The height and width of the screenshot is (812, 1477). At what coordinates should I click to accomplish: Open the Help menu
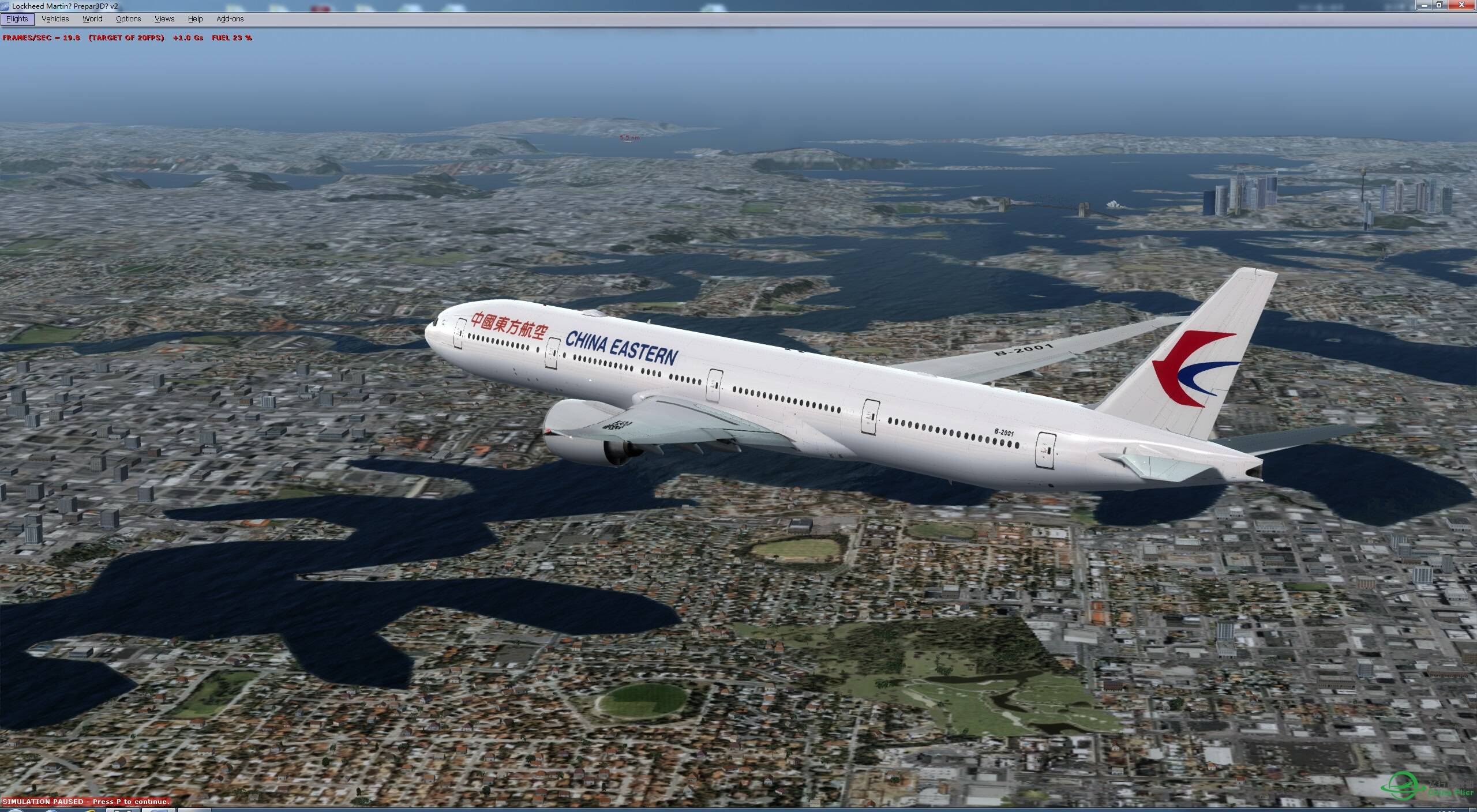point(196,19)
